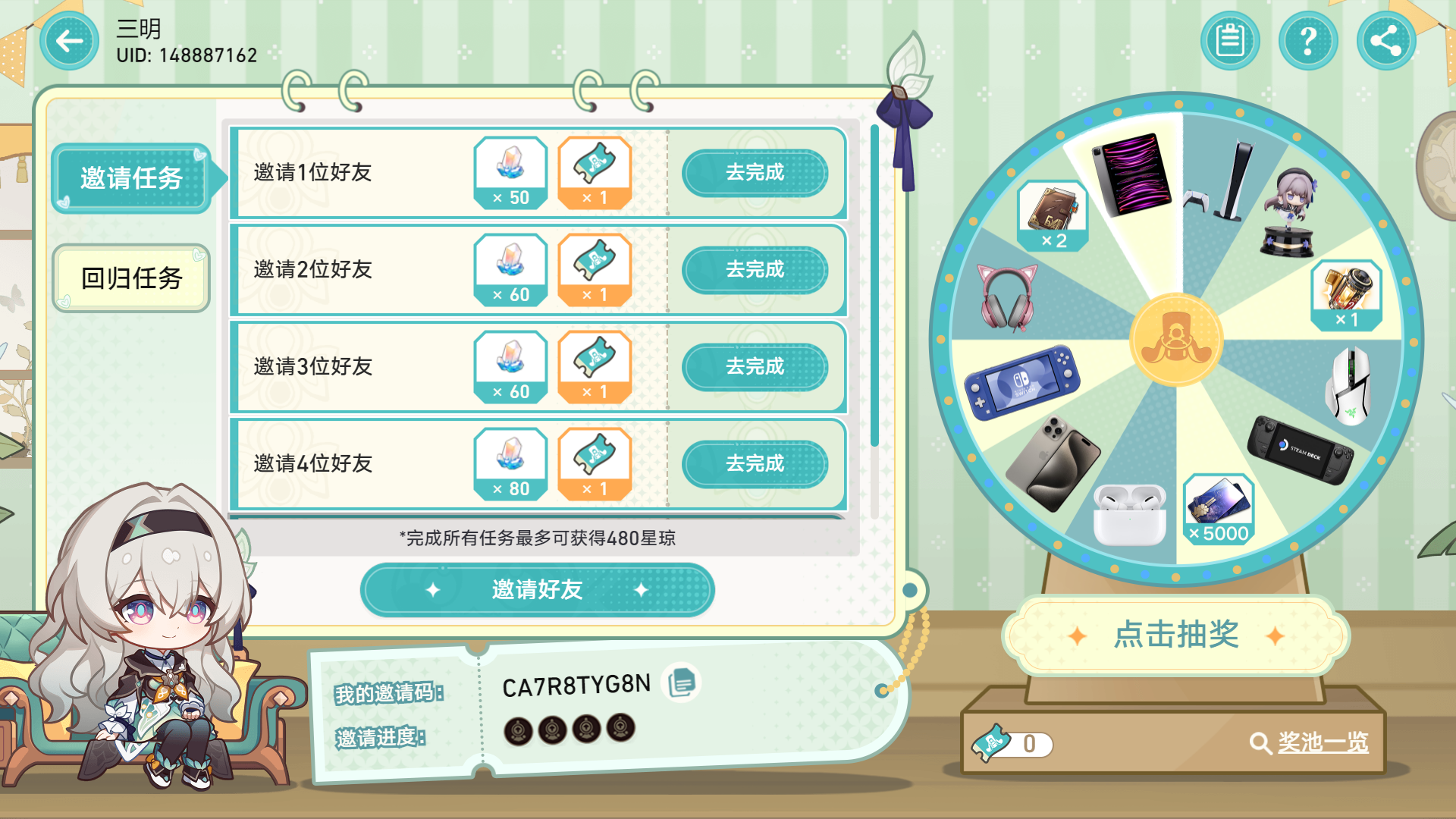The width and height of the screenshot is (1456, 819).
Task: Click 去完成 for inviting 1 friend
Action: pyautogui.click(x=756, y=173)
